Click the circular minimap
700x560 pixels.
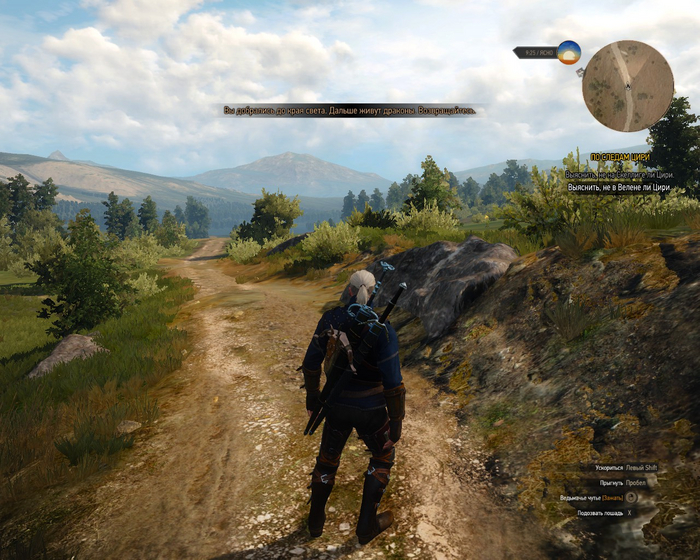point(628,86)
